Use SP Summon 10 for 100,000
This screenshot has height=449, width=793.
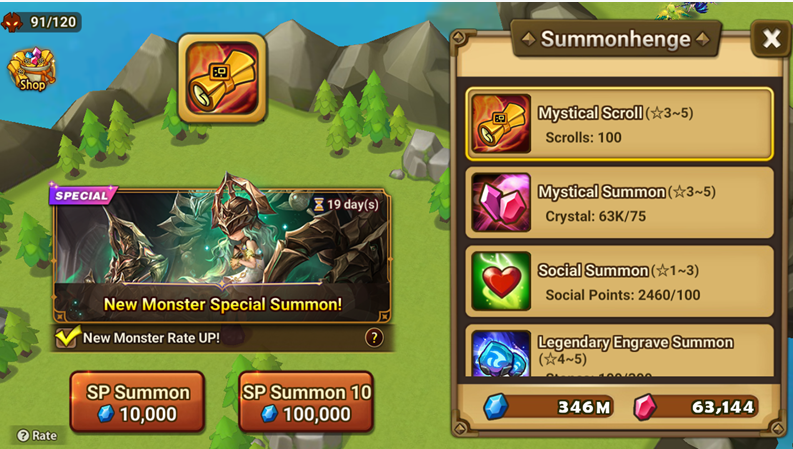click(x=306, y=403)
